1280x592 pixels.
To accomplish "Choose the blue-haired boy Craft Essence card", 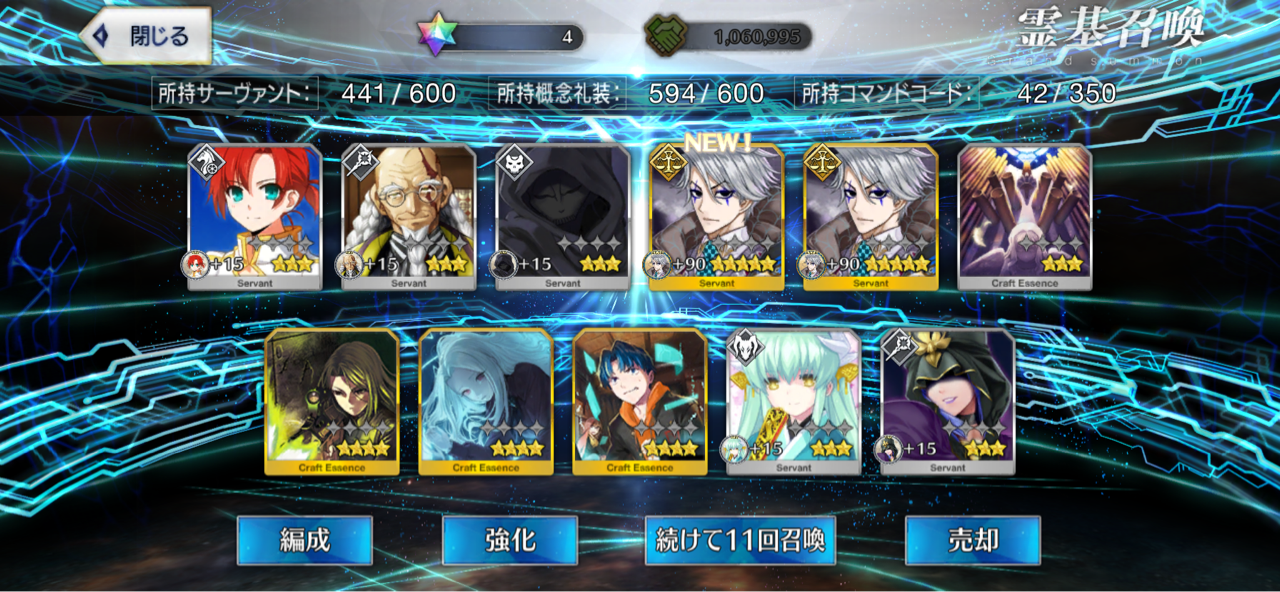I will click(640, 401).
